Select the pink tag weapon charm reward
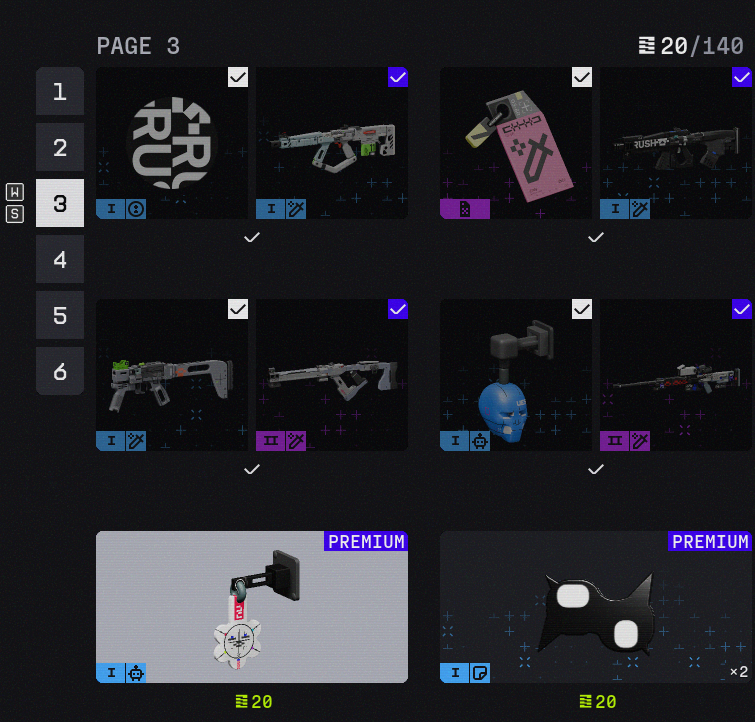Image resolution: width=755 pixels, height=722 pixels. [516, 143]
